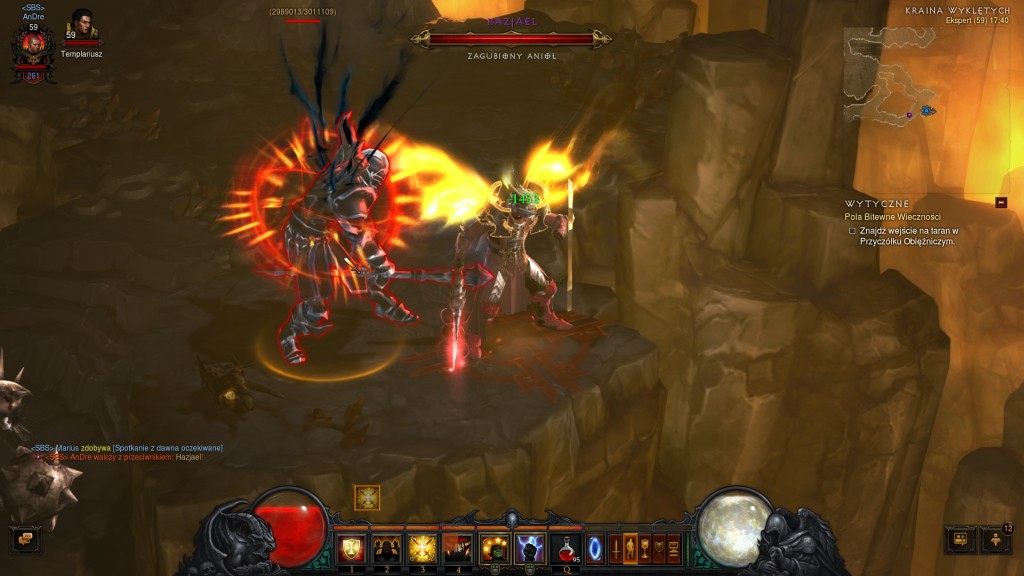
Task: Open the game menu button
Action: pyautogui.click(x=674, y=548)
